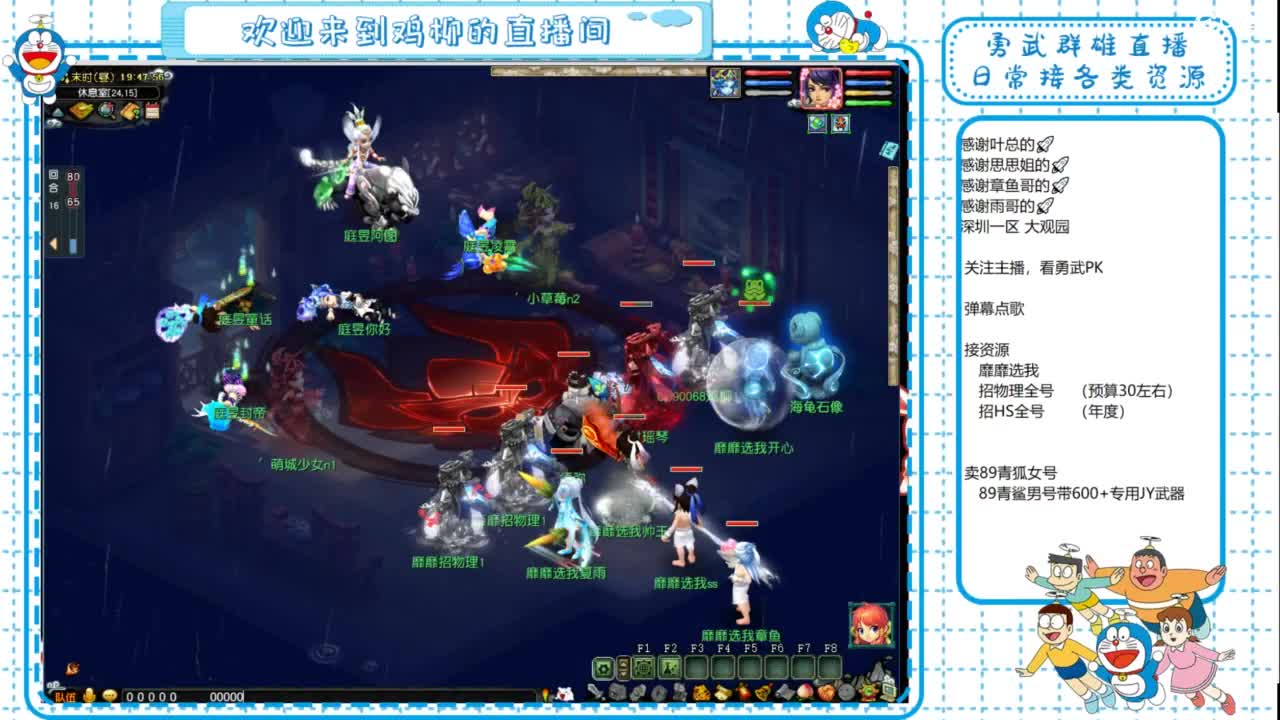This screenshot has width=1280, height=720.
Task: Click the blue progress slider in the round panel
Action: pyautogui.click(x=73, y=245)
